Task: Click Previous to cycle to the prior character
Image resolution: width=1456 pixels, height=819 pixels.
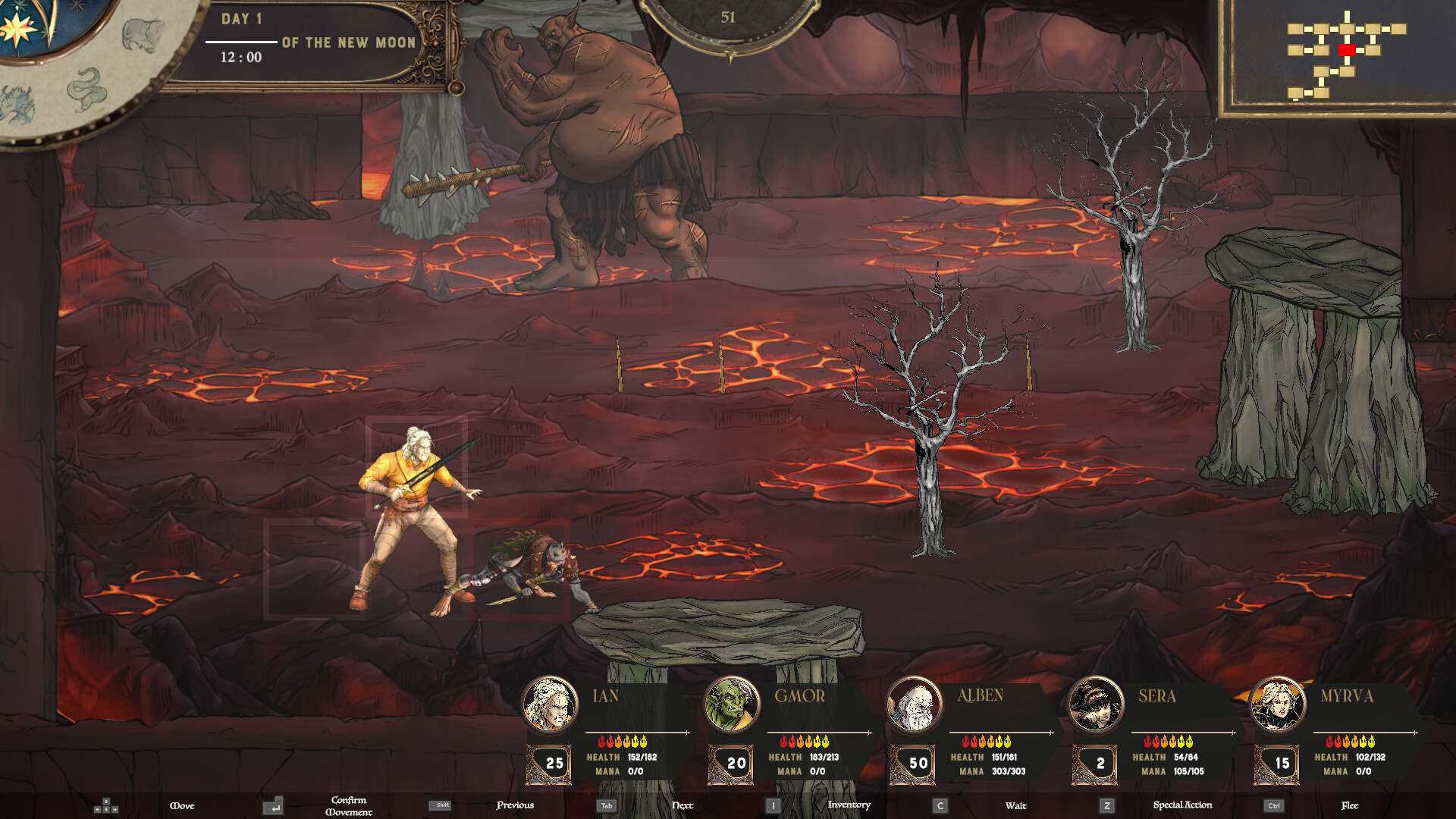Action: click(514, 805)
